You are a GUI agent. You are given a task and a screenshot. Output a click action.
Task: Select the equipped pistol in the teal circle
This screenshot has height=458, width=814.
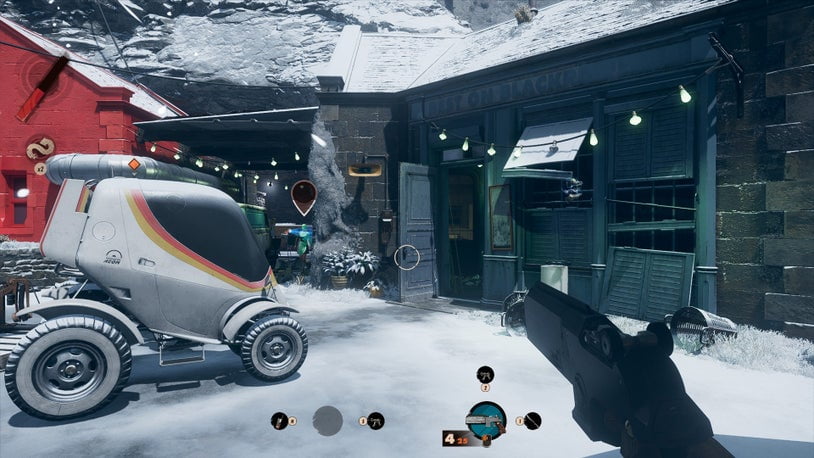(486, 420)
